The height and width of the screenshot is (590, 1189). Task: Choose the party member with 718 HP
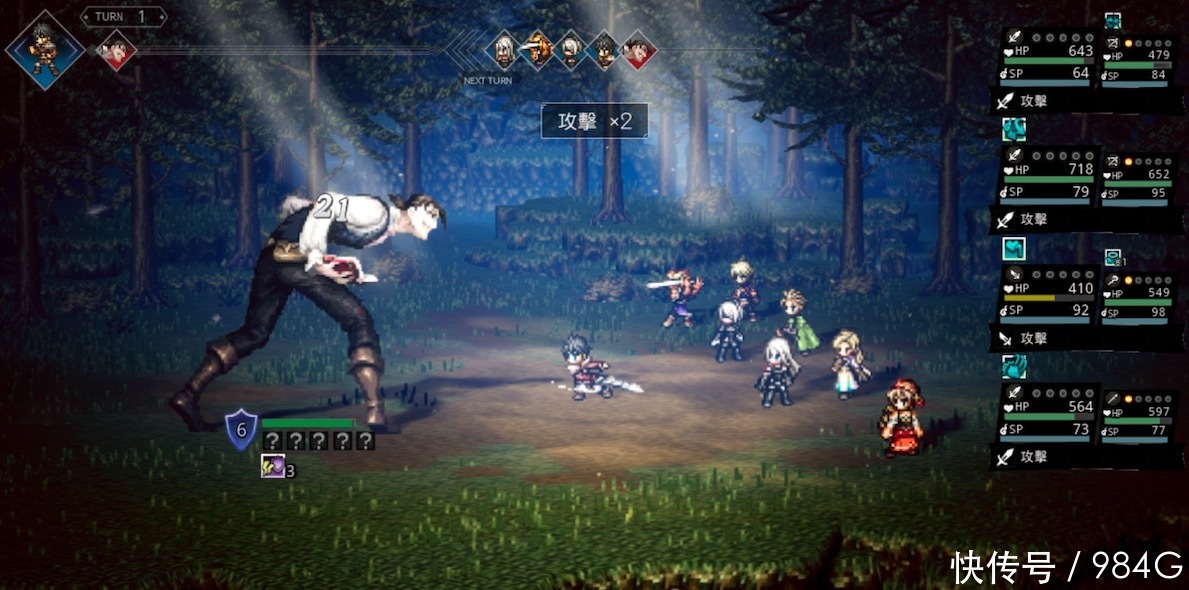pos(1047,174)
